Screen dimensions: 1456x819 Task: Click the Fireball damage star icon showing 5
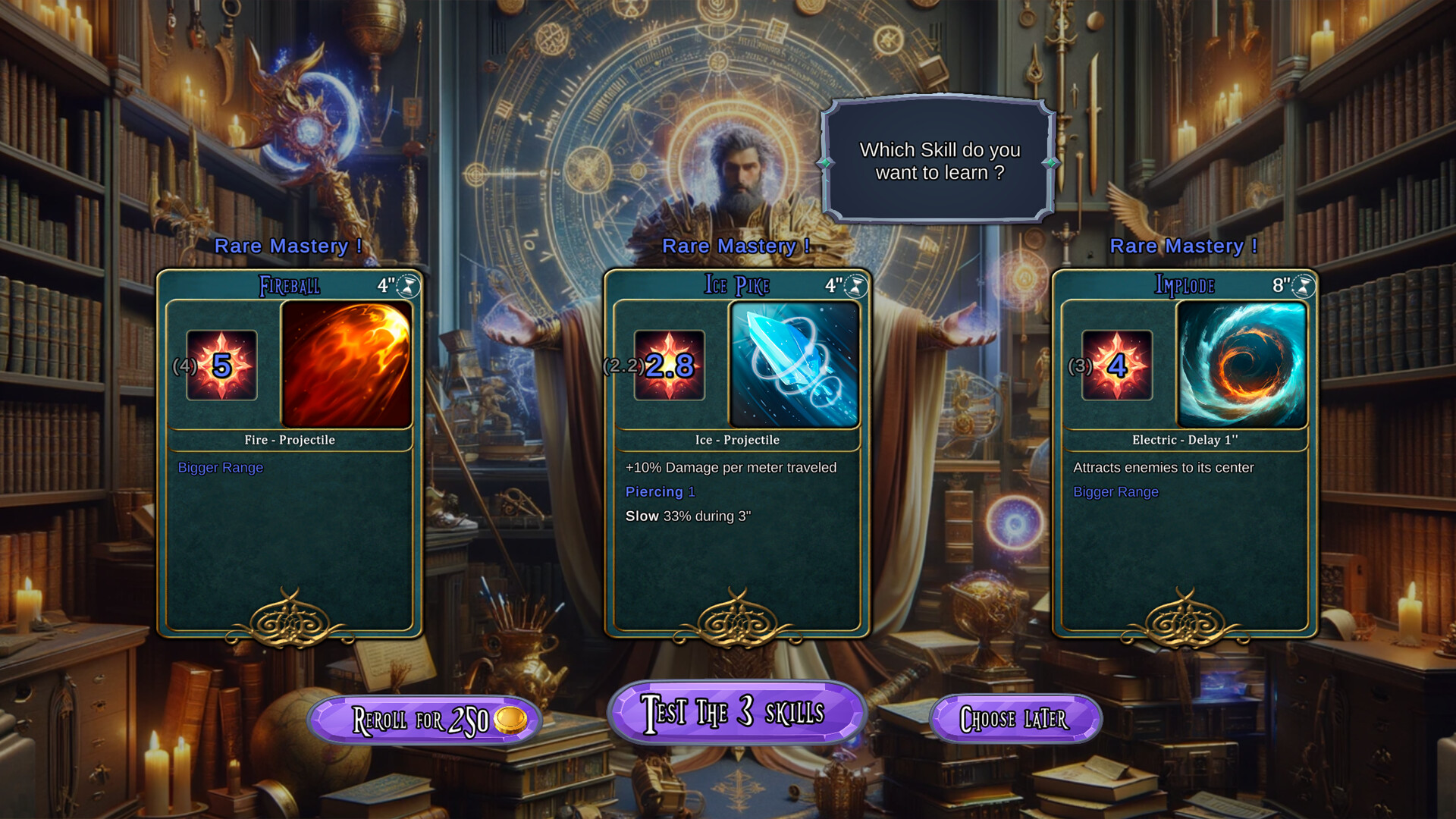click(220, 366)
